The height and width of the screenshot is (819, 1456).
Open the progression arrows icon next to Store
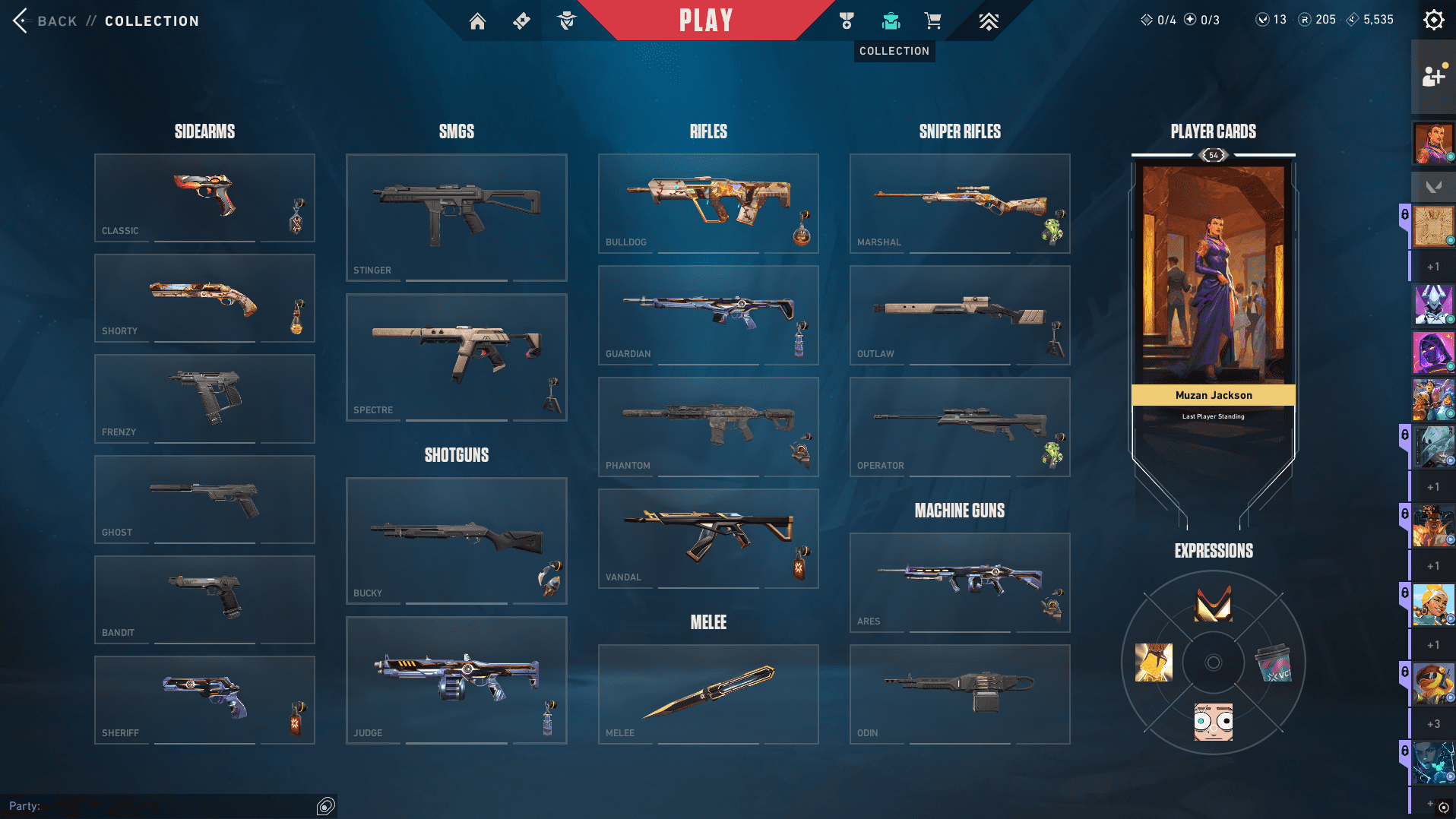click(988, 21)
